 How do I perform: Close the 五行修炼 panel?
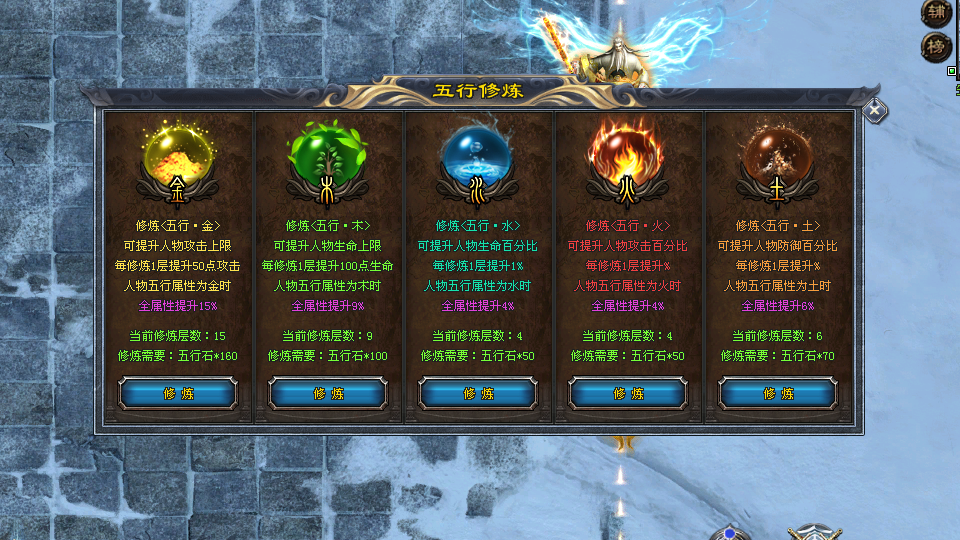coord(875,111)
